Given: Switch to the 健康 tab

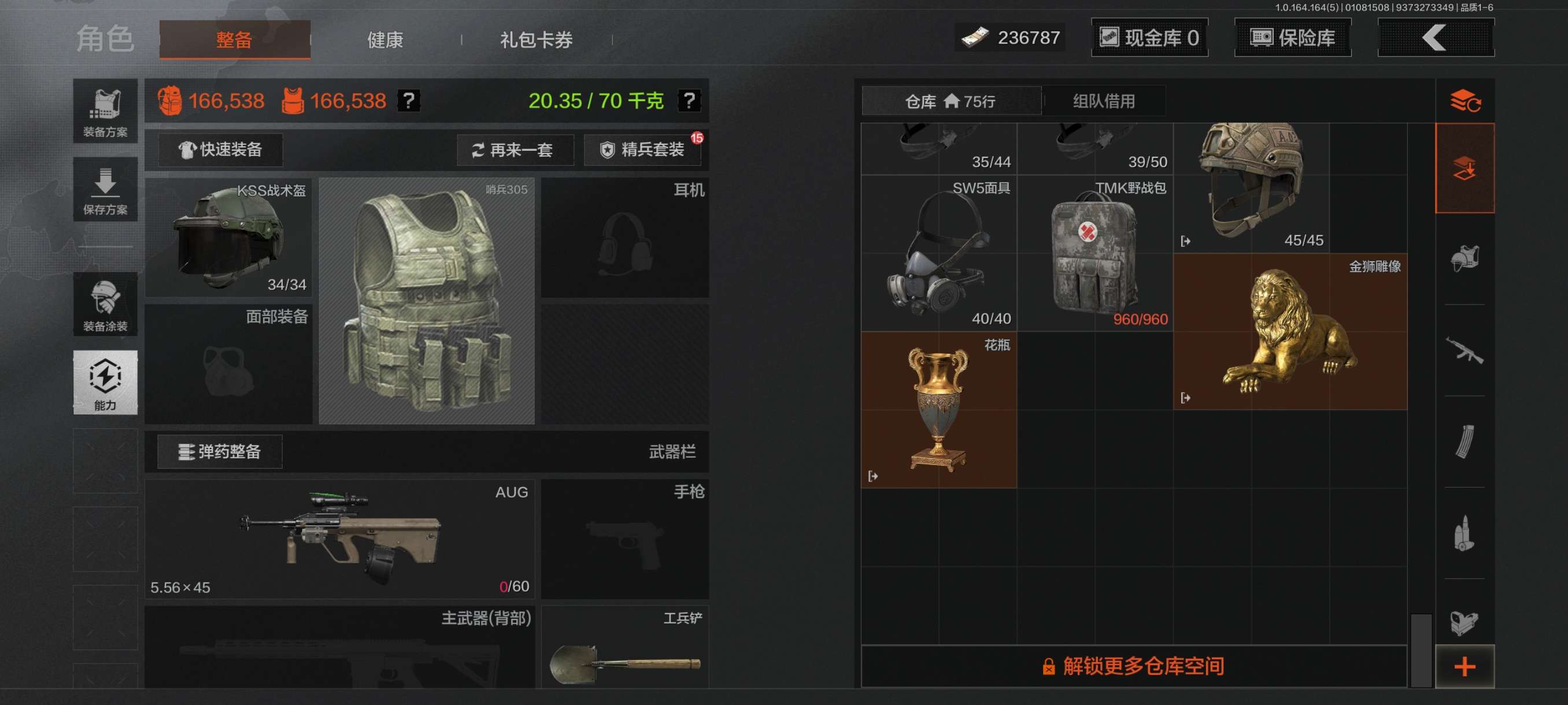Looking at the screenshot, I should [384, 40].
